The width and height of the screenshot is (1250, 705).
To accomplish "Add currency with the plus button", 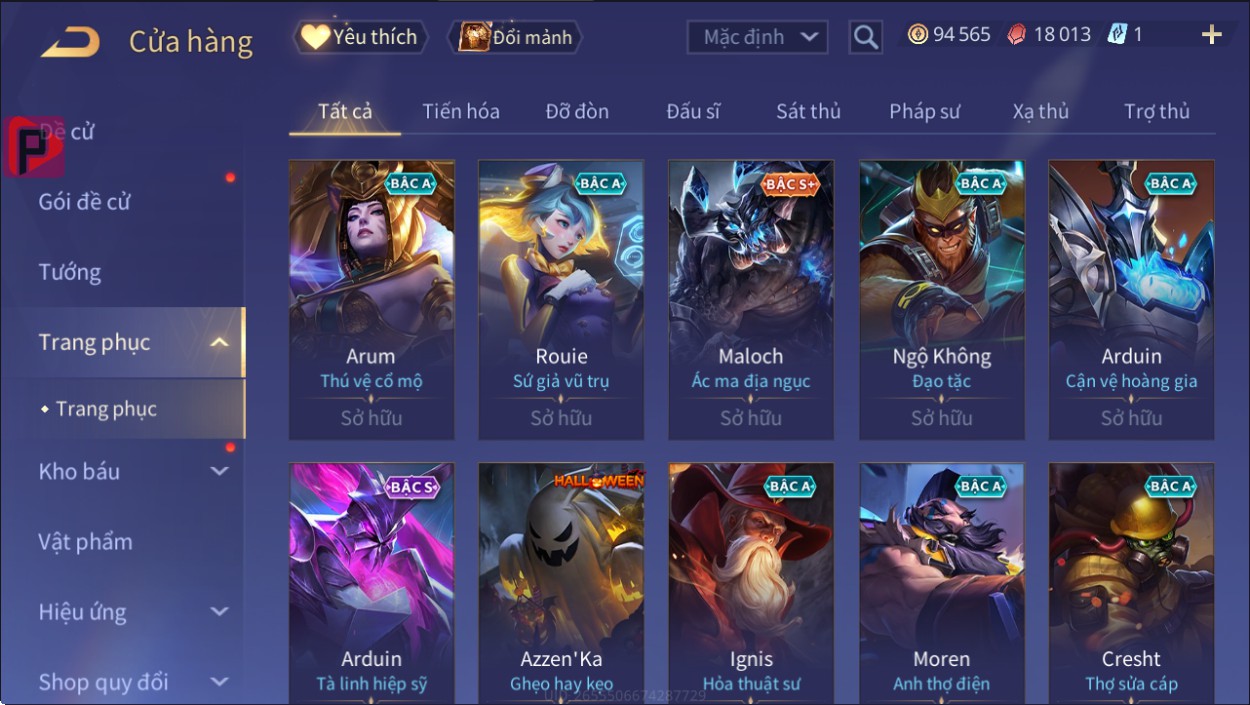I will click(x=1211, y=36).
